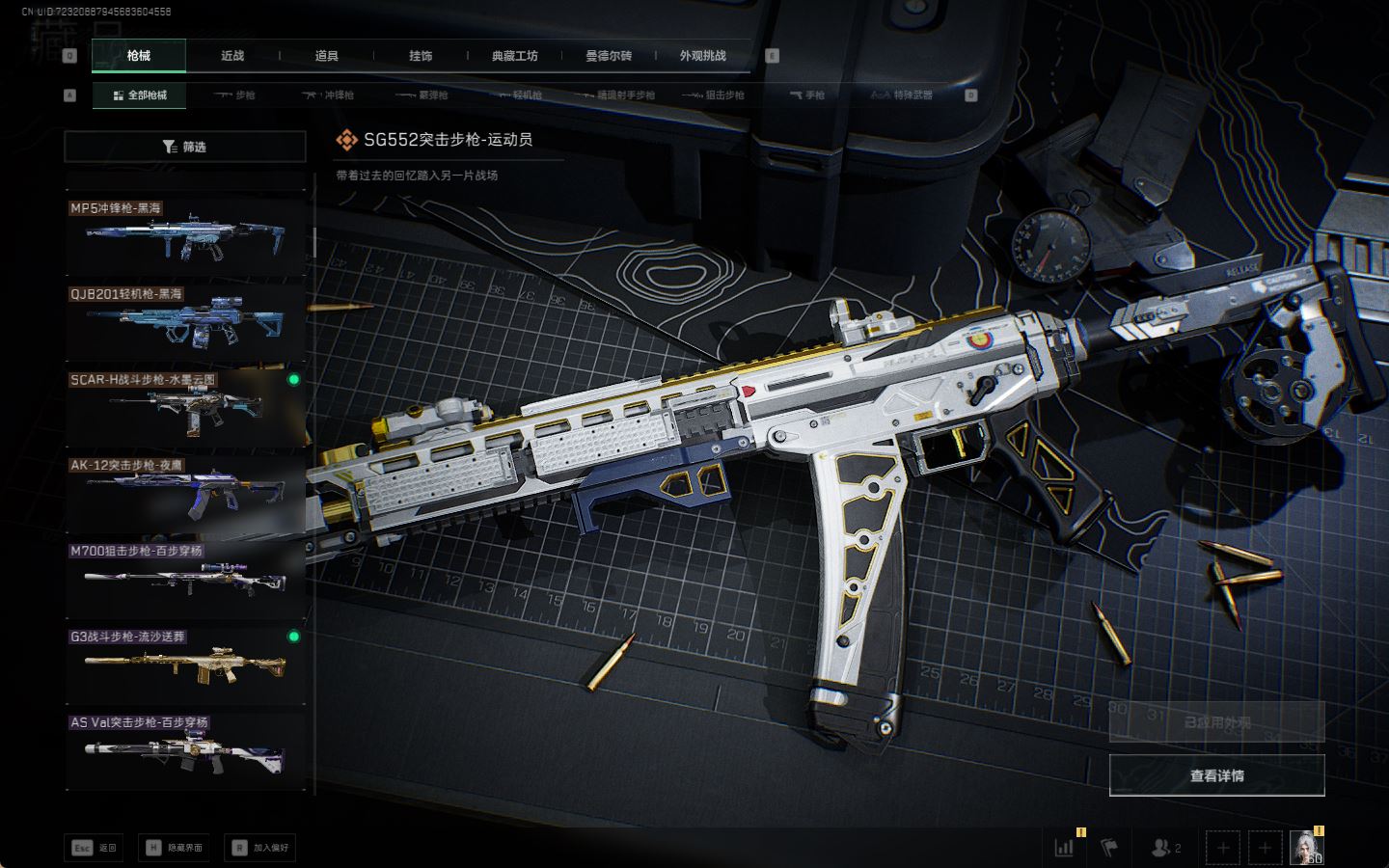The image size is (1389, 868).
Task: Select the M700狙击步枪-百步穿杨 skin
Action: (x=185, y=580)
